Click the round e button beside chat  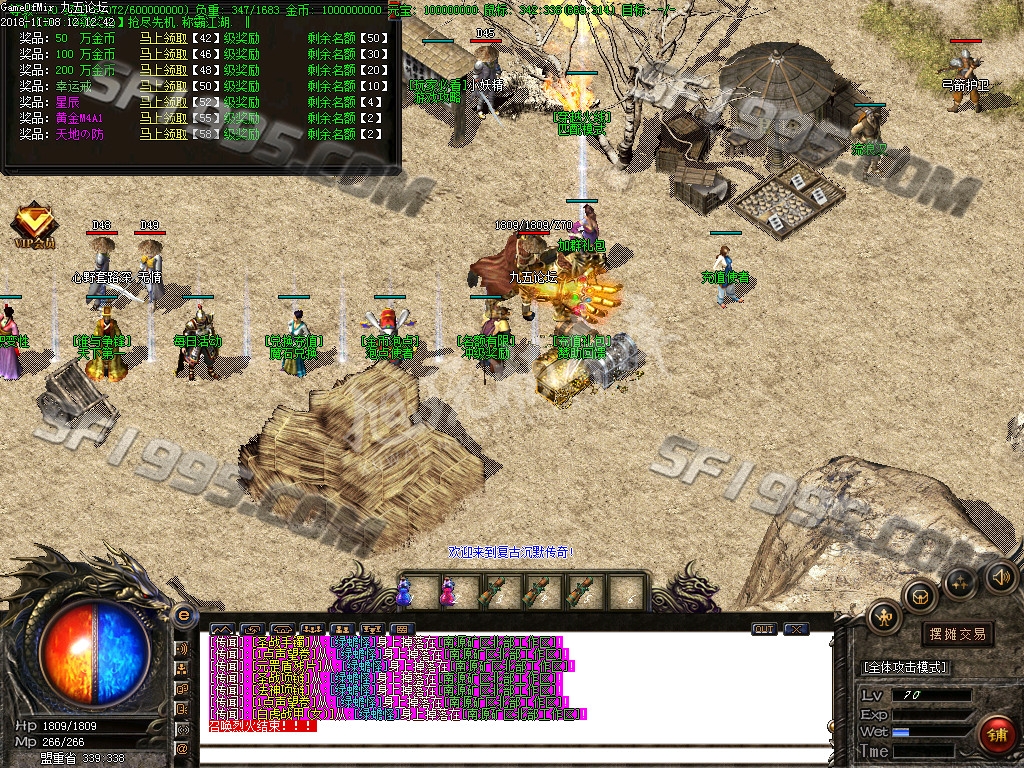pyautogui.click(x=183, y=615)
